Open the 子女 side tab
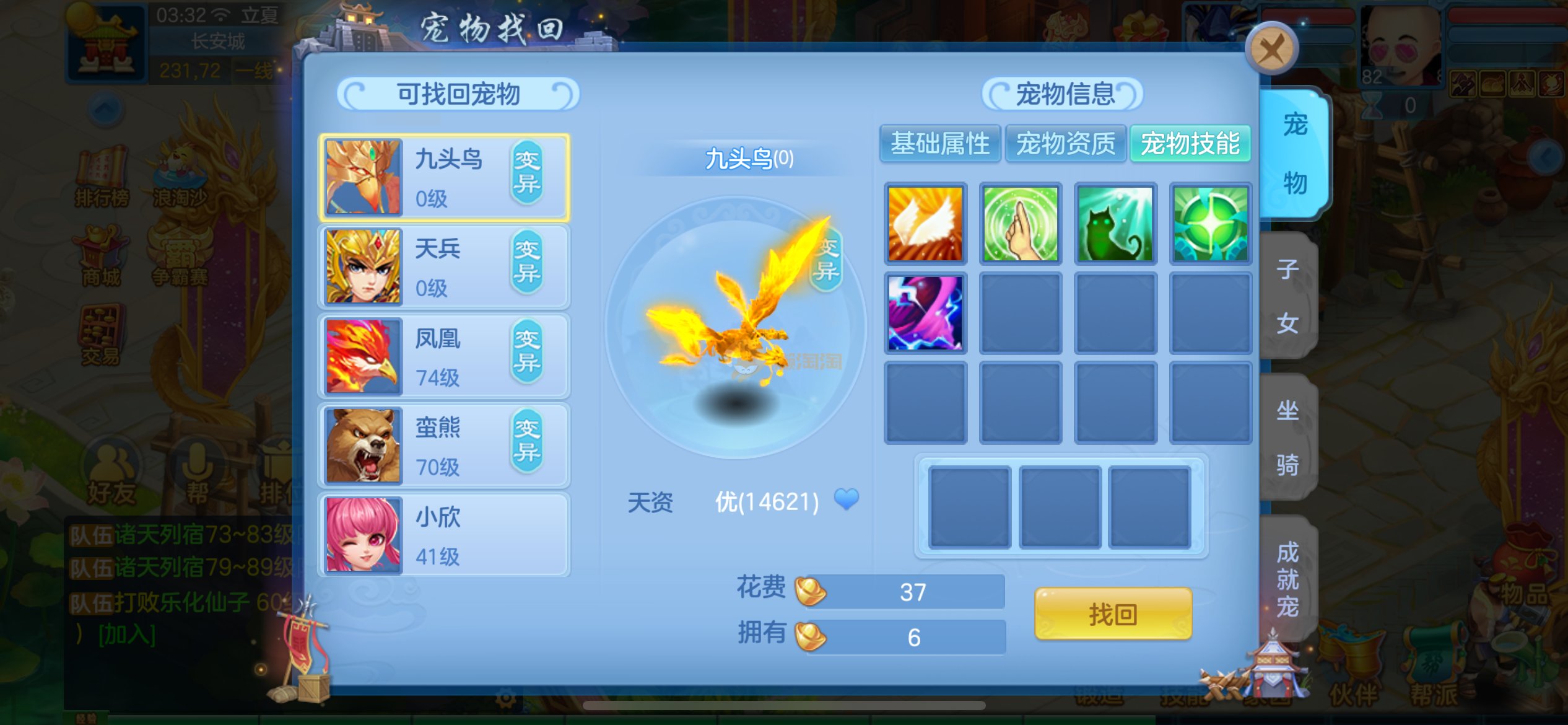 pyautogui.click(x=1287, y=296)
